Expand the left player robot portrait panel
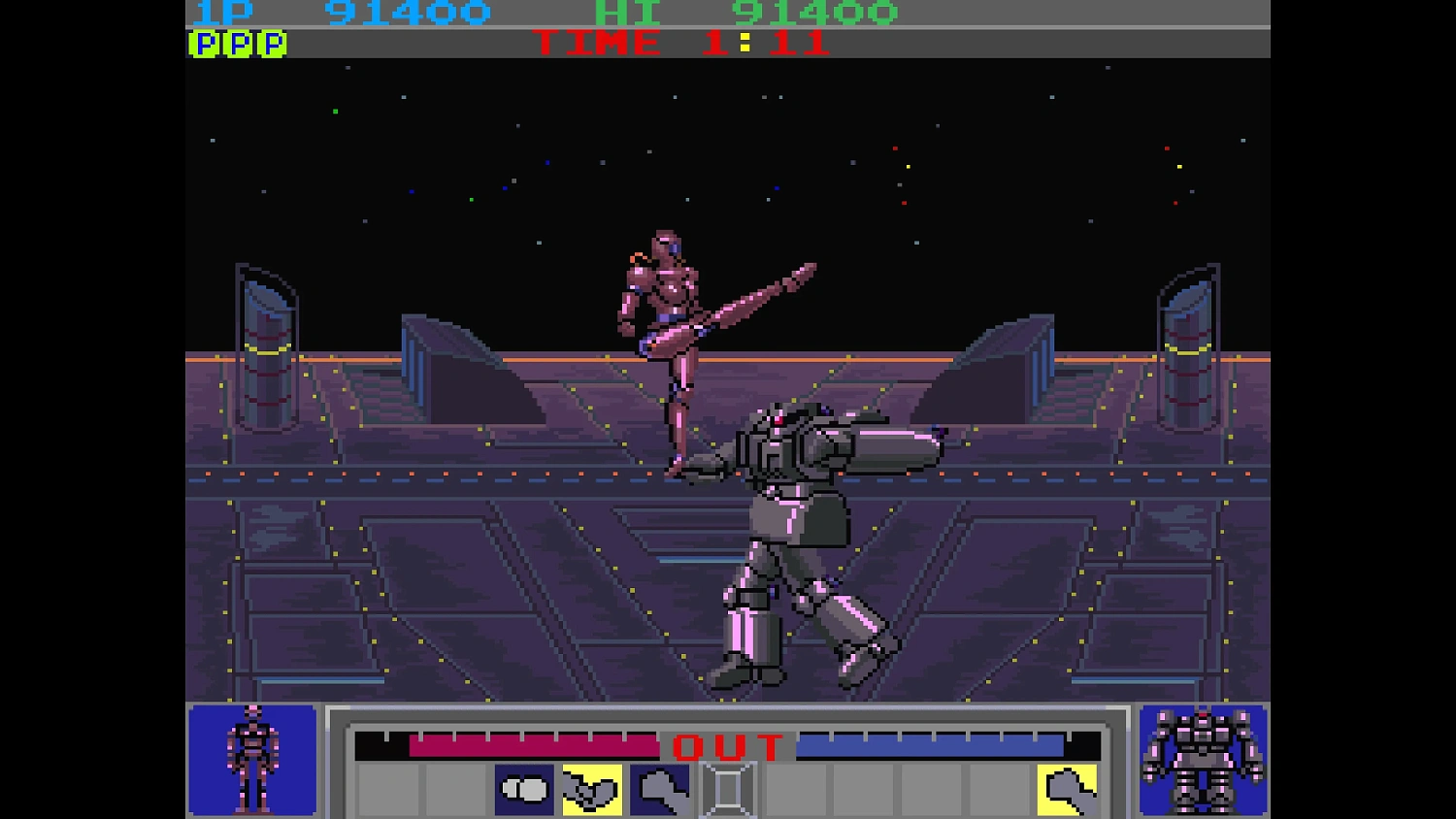The width and height of the screenshot is (1456, 819). [254, 762]
